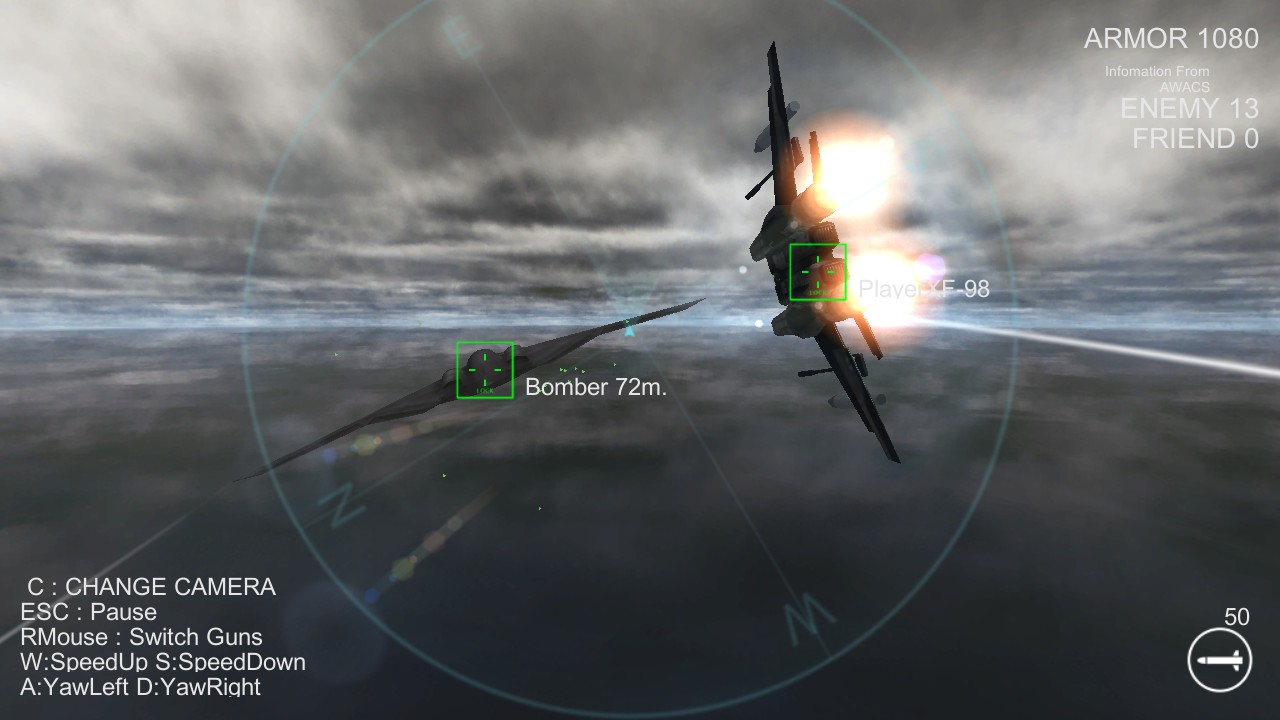Expand the Information From AWACS panel

point(1156,79)
